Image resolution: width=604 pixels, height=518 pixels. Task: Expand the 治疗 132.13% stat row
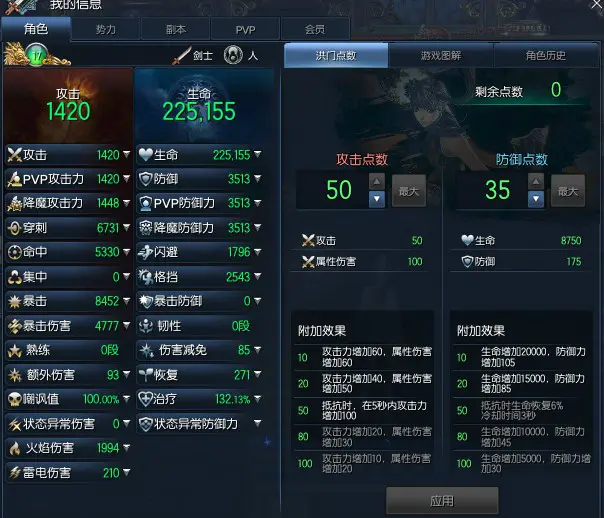click(258, 399)
